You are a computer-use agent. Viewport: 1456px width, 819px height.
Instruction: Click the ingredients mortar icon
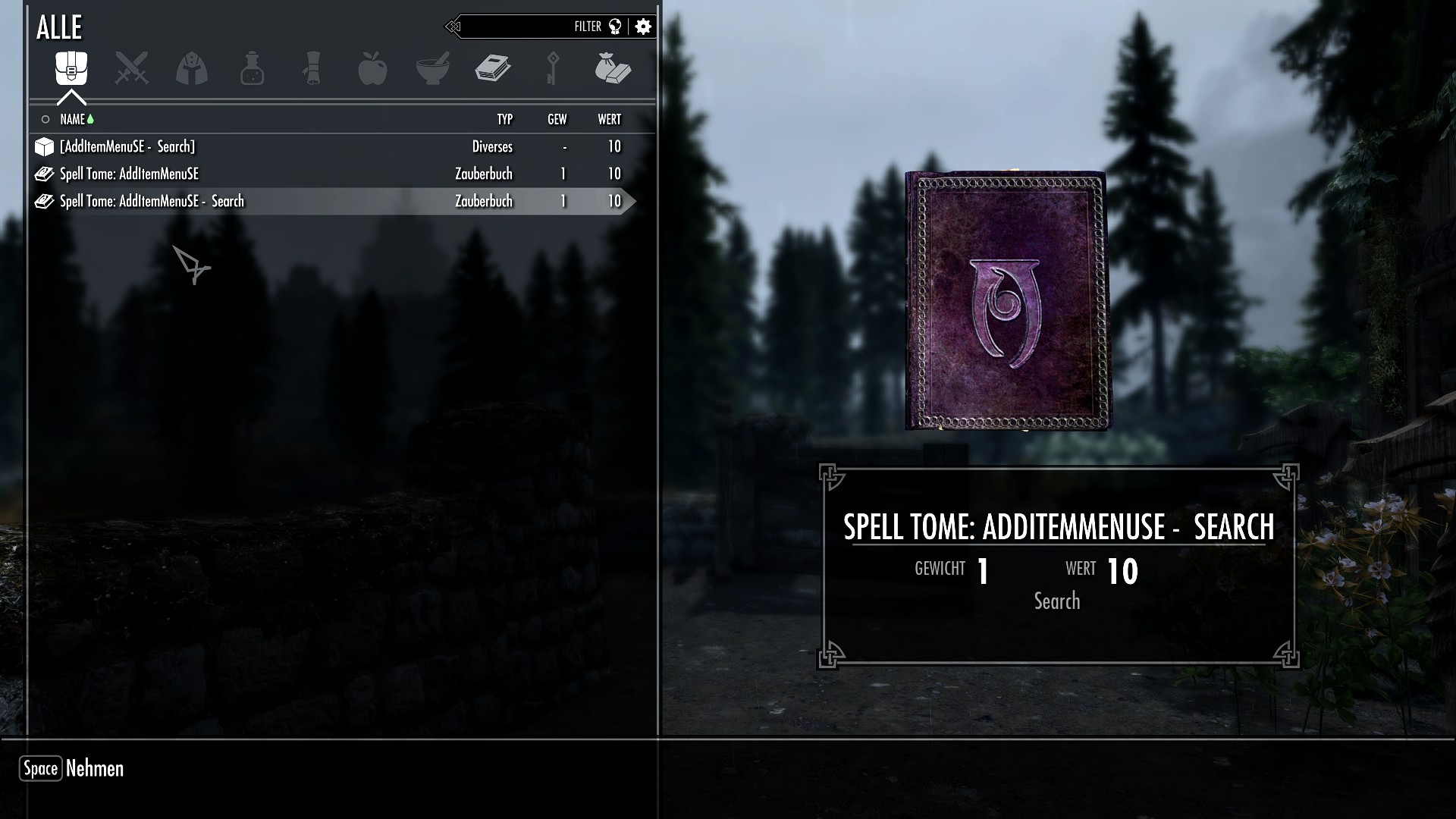(434, 68)
